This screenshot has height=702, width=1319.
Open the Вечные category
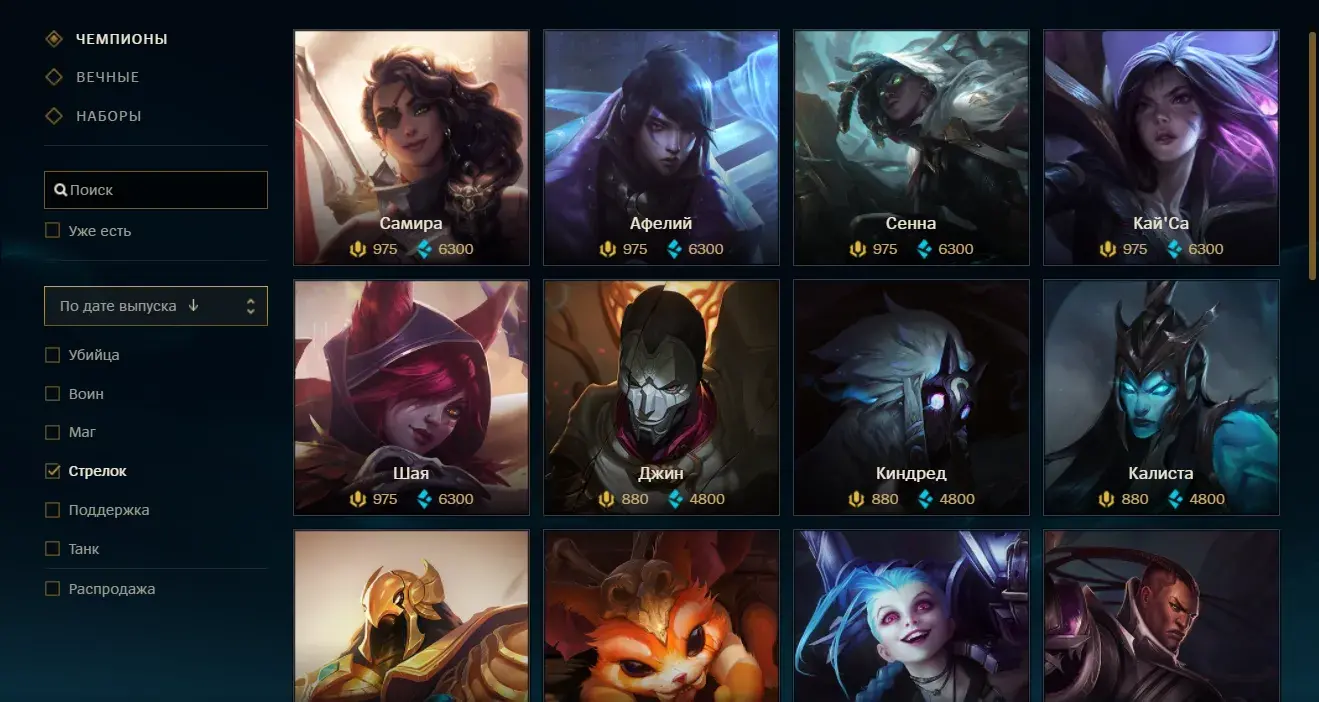click(x=107, y=77)
